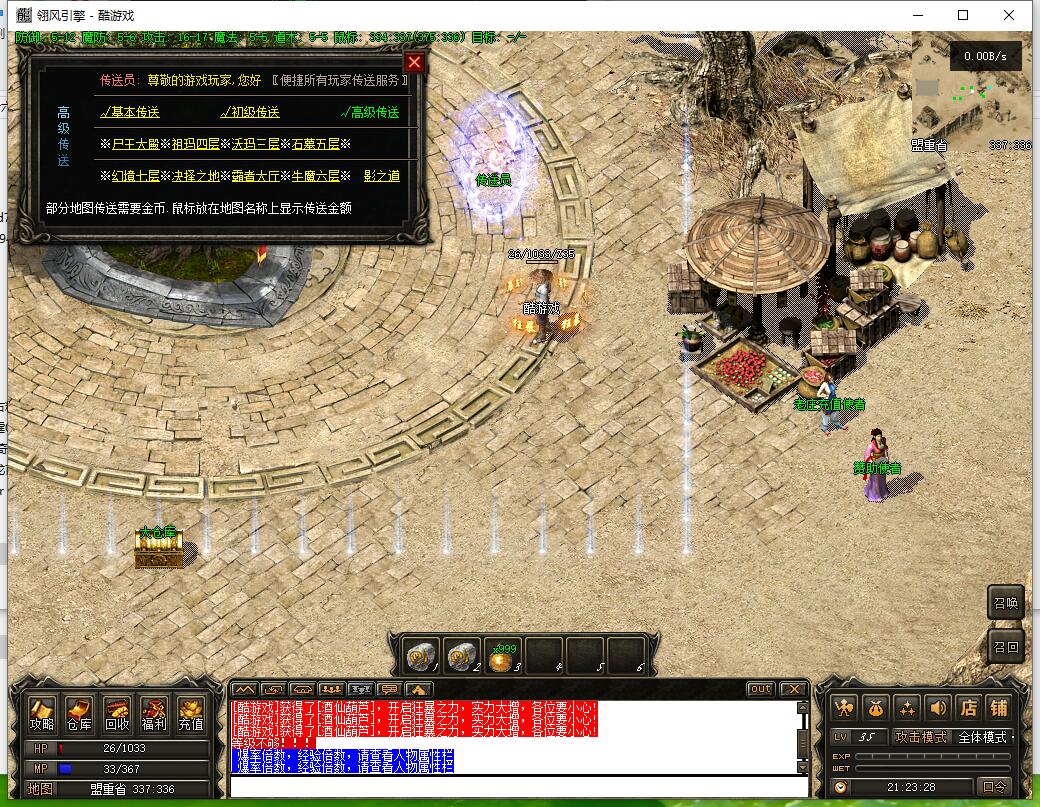The height and width of the screenshot is (807, 1040).
Task: Teleport to 尸王大殿
Action: coord(135,144)
